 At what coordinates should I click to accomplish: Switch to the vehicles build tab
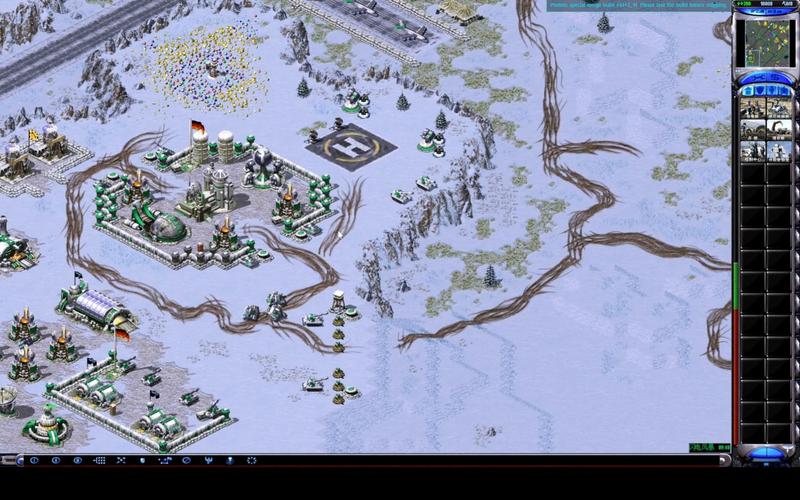pos(785,90)
